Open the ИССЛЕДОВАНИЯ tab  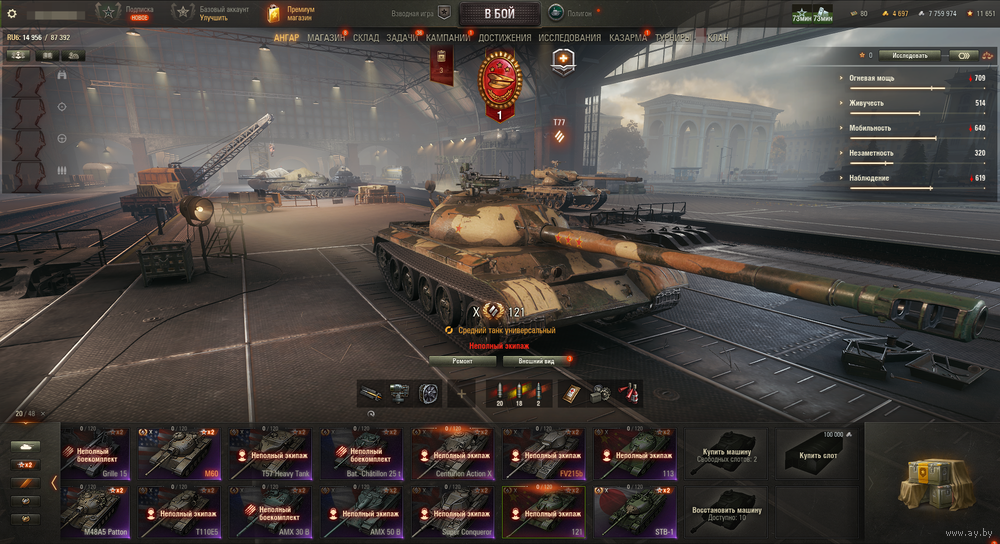click(570, 38)
